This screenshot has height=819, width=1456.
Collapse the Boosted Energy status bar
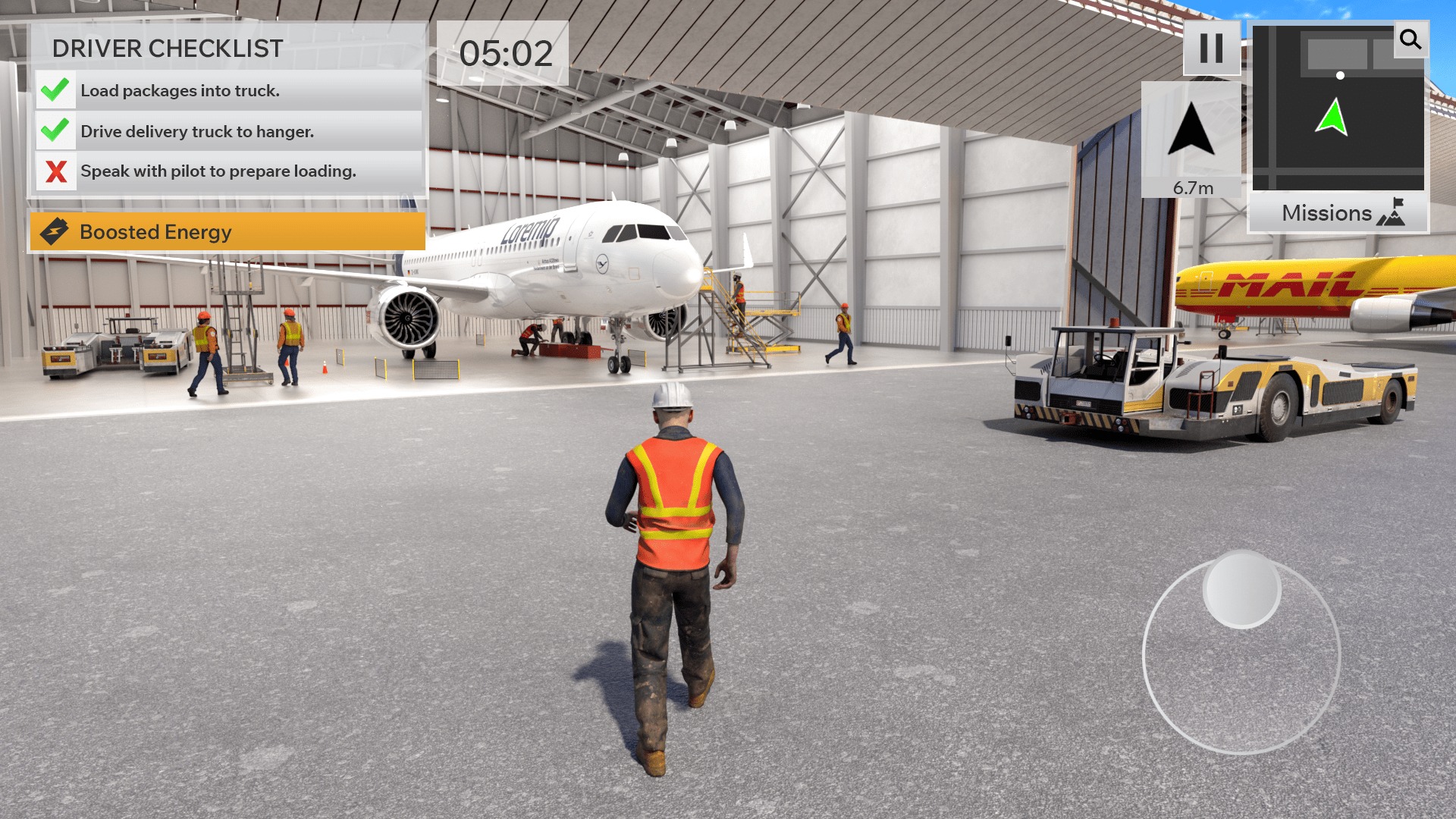click(x=227, y=232)
